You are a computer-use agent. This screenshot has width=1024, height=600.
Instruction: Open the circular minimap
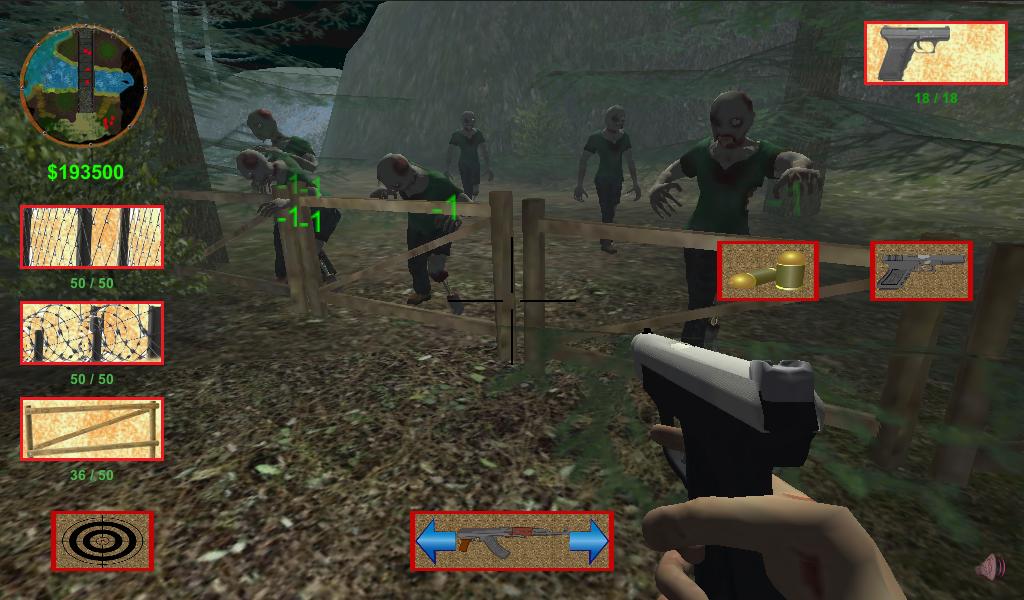(x=83, y=86)
